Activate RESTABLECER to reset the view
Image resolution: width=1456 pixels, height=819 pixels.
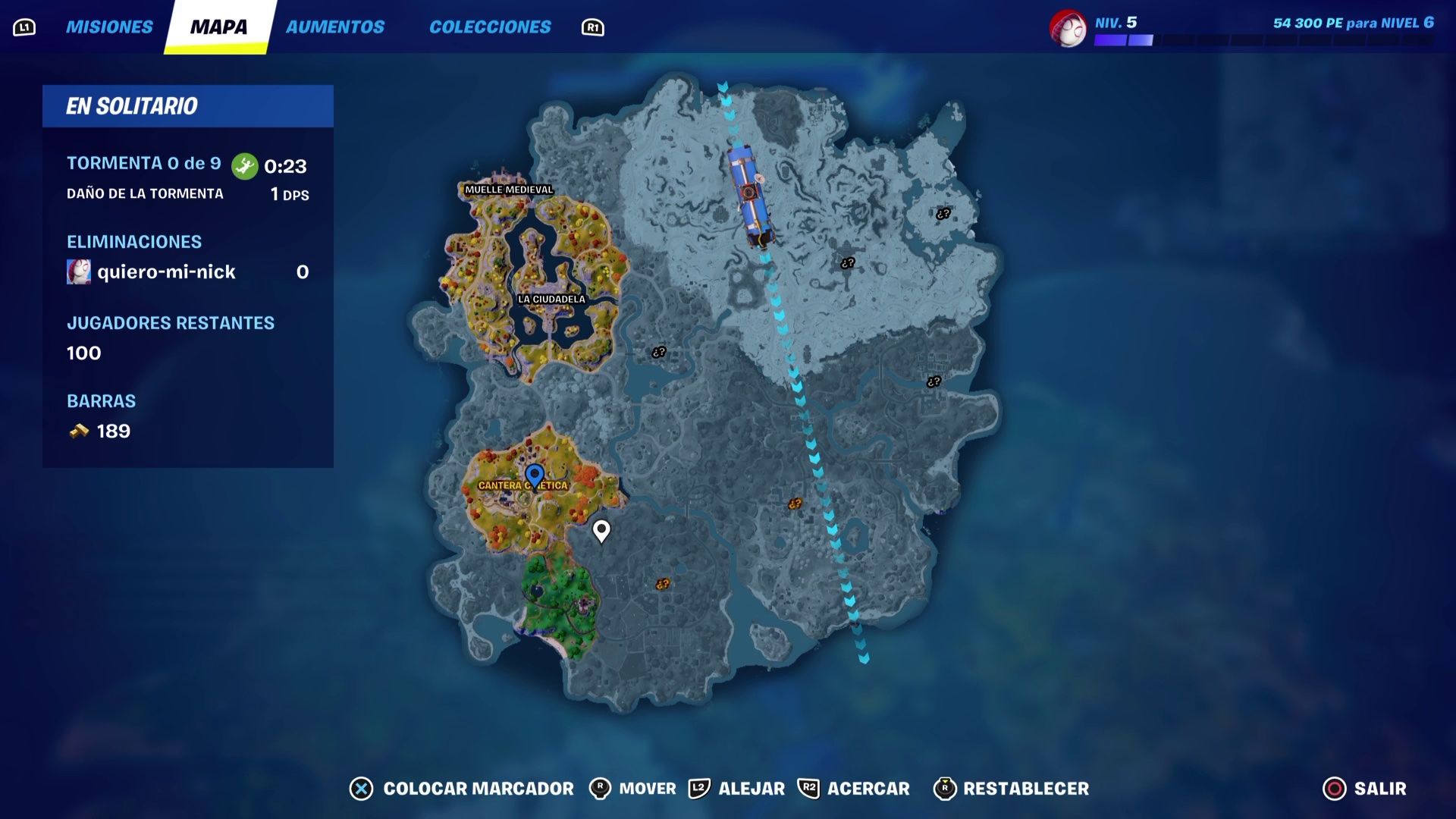pyautogui.click(x=1025, y=789)
